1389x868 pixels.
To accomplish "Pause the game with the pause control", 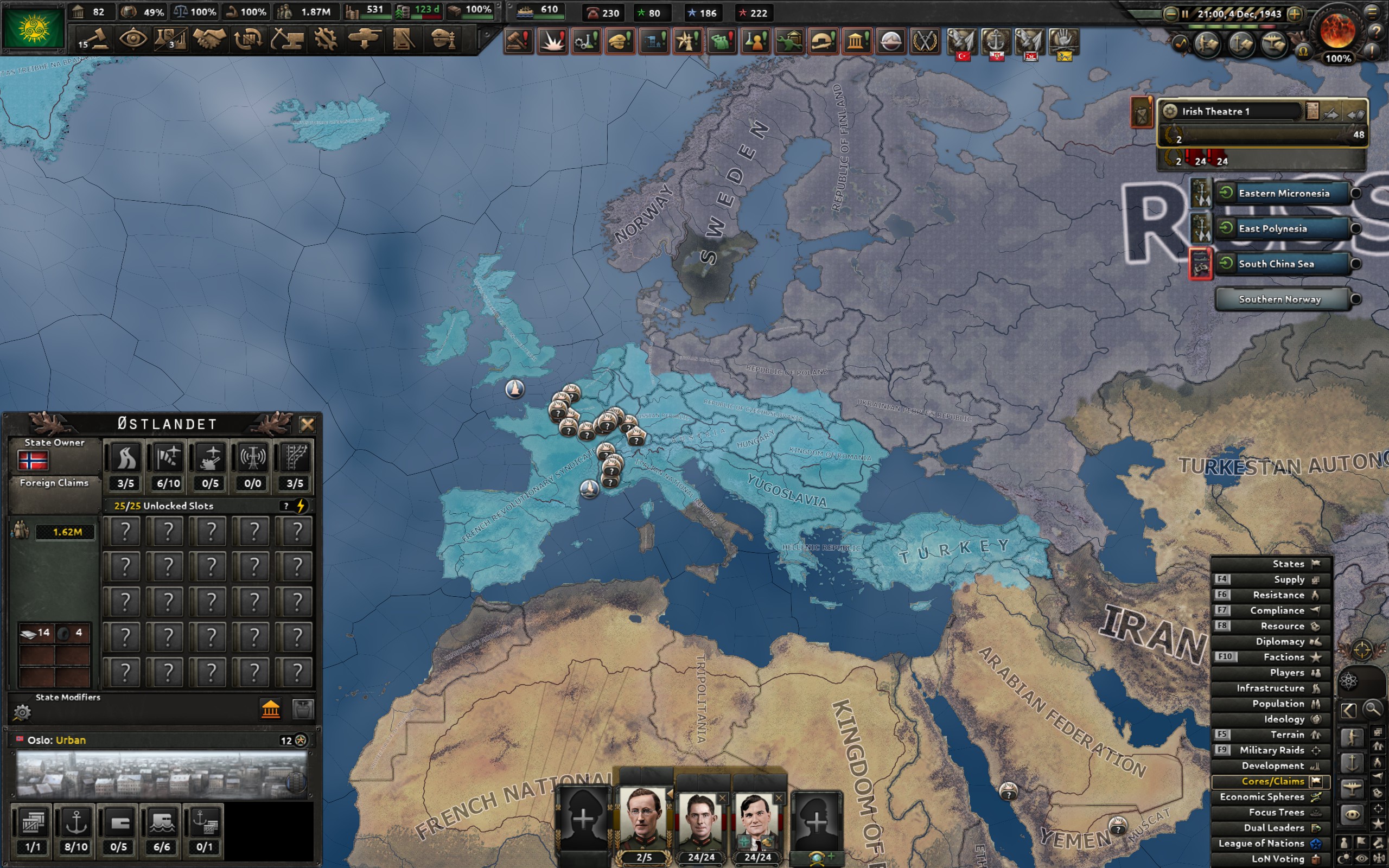I will click(x=1185, y=12).
